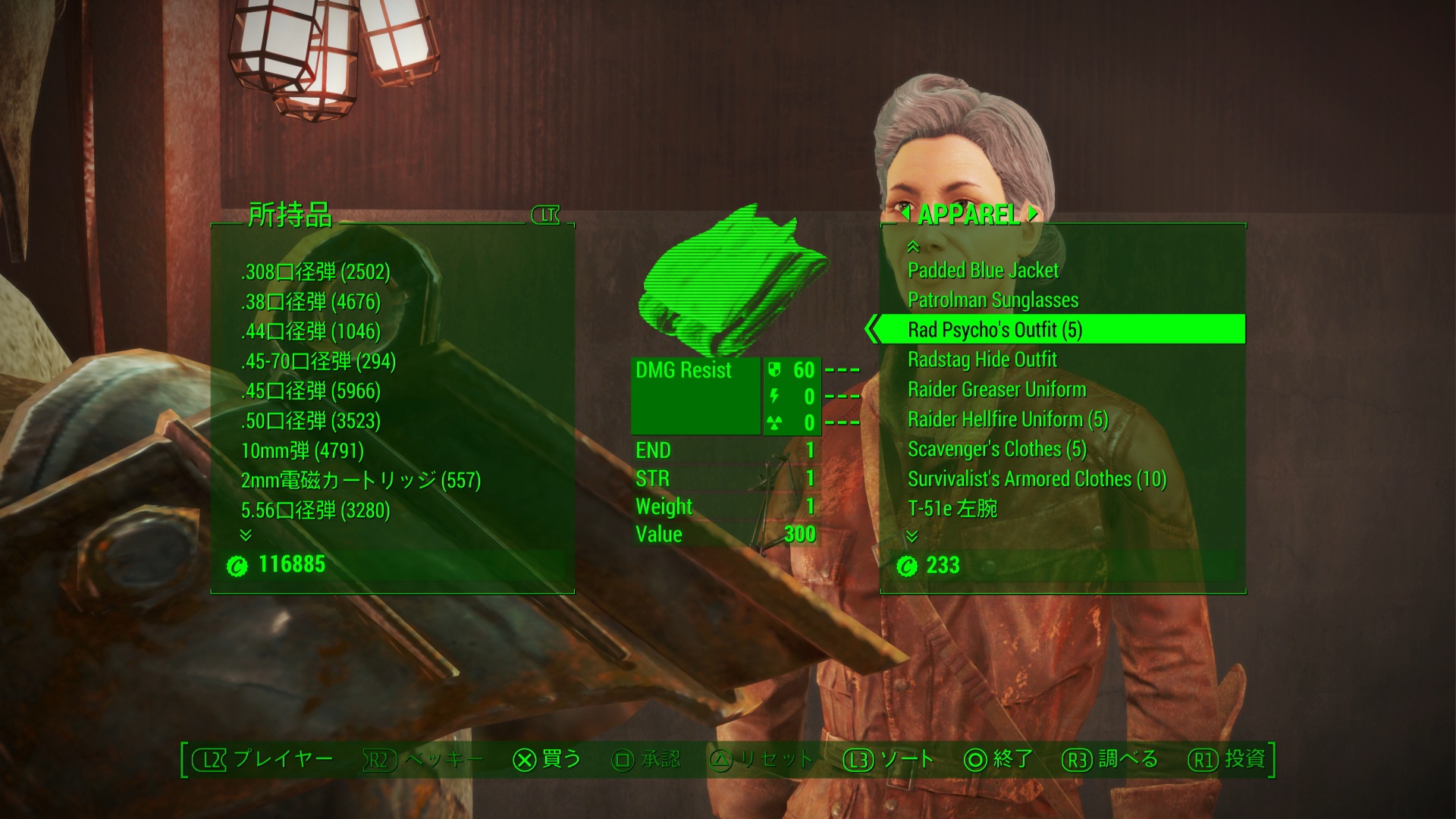Select Padded Blue Jacket from vendor list
Screen dimensions: 1456x819
pos(983,271)
